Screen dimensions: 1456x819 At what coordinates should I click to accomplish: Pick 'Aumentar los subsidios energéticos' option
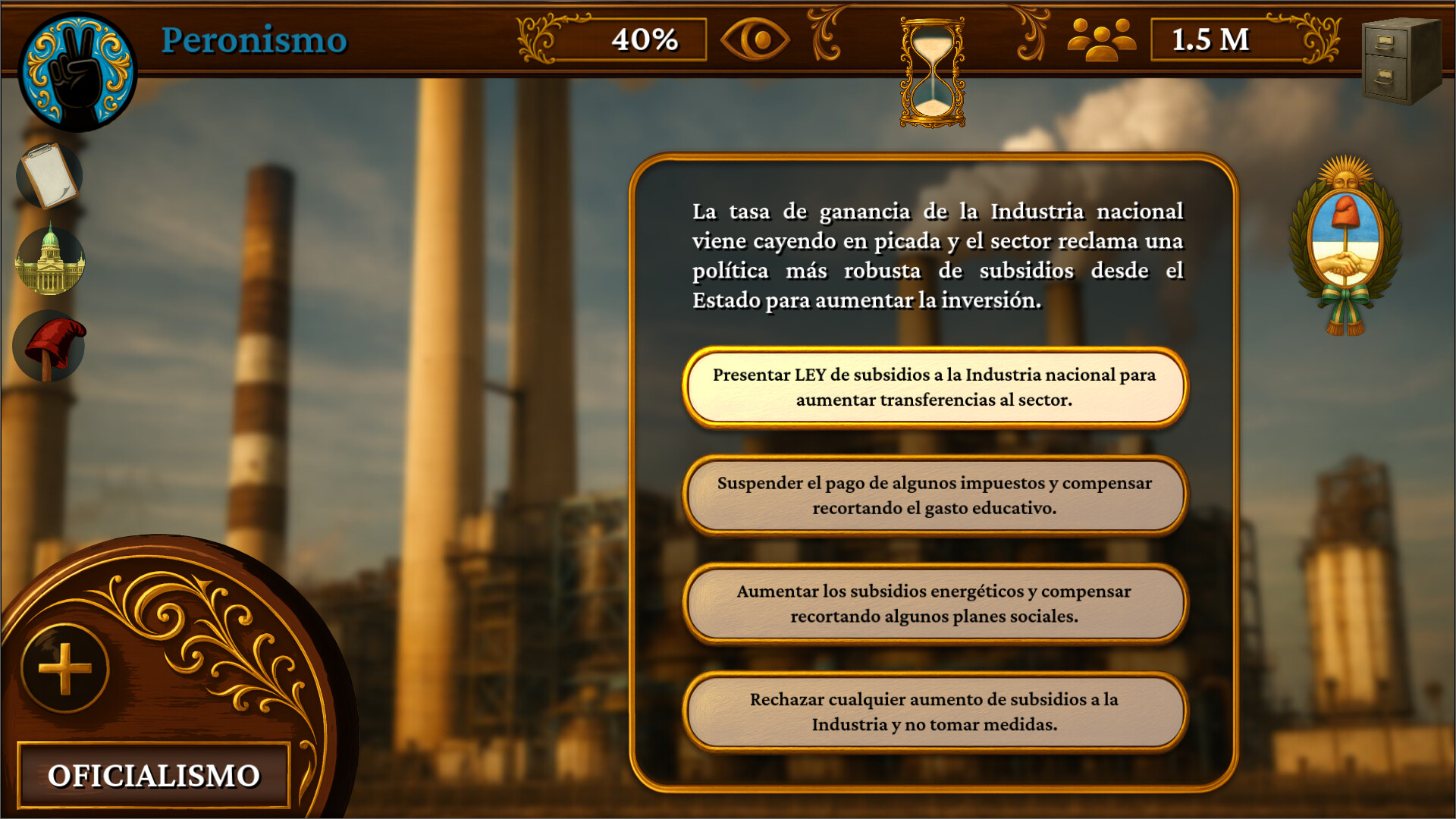click(x=934, y=604)
